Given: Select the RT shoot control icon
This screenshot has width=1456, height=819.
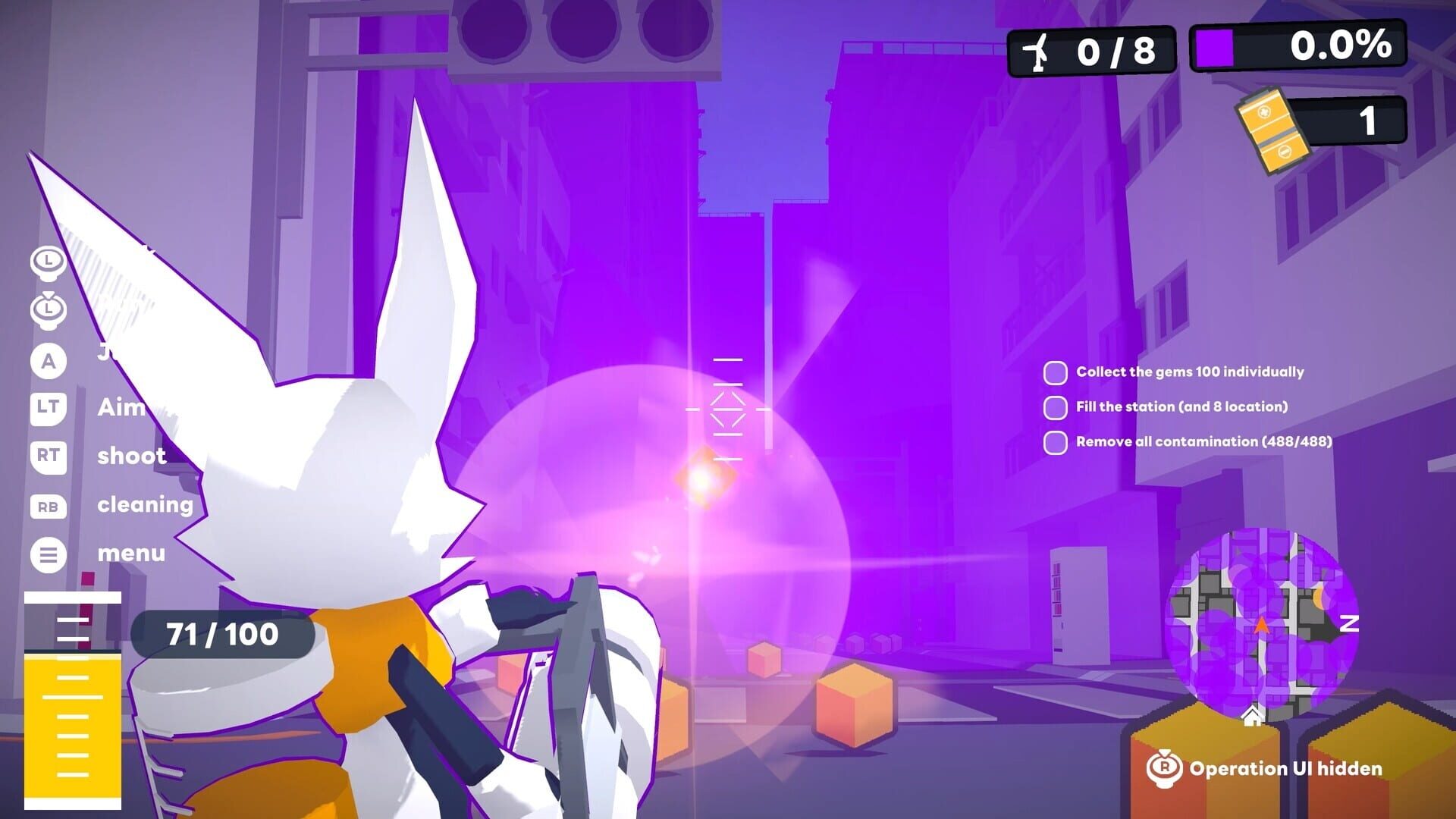Looking at the screenshot, I should pos(49,457).
